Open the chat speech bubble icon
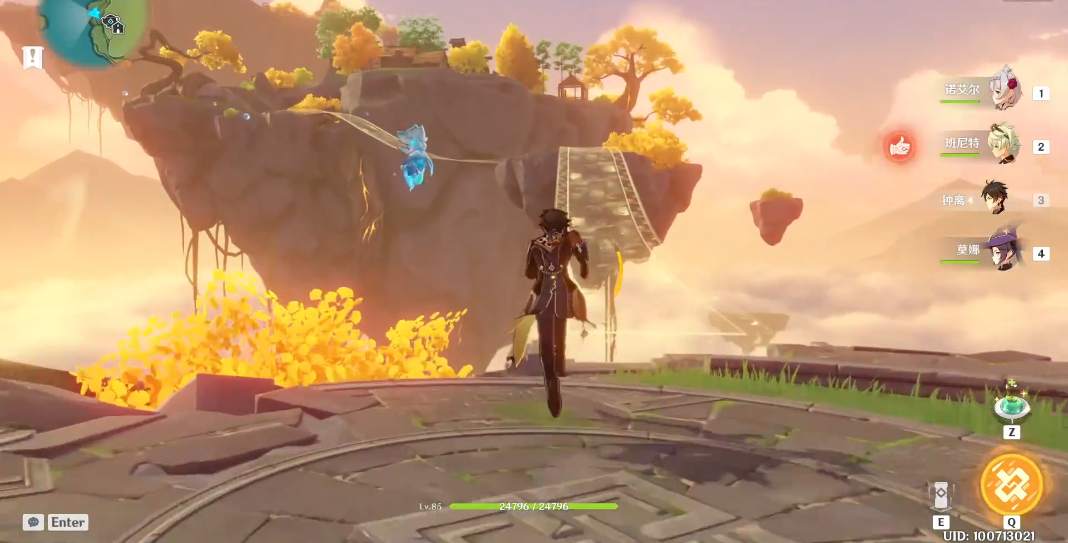 point(33,522)
